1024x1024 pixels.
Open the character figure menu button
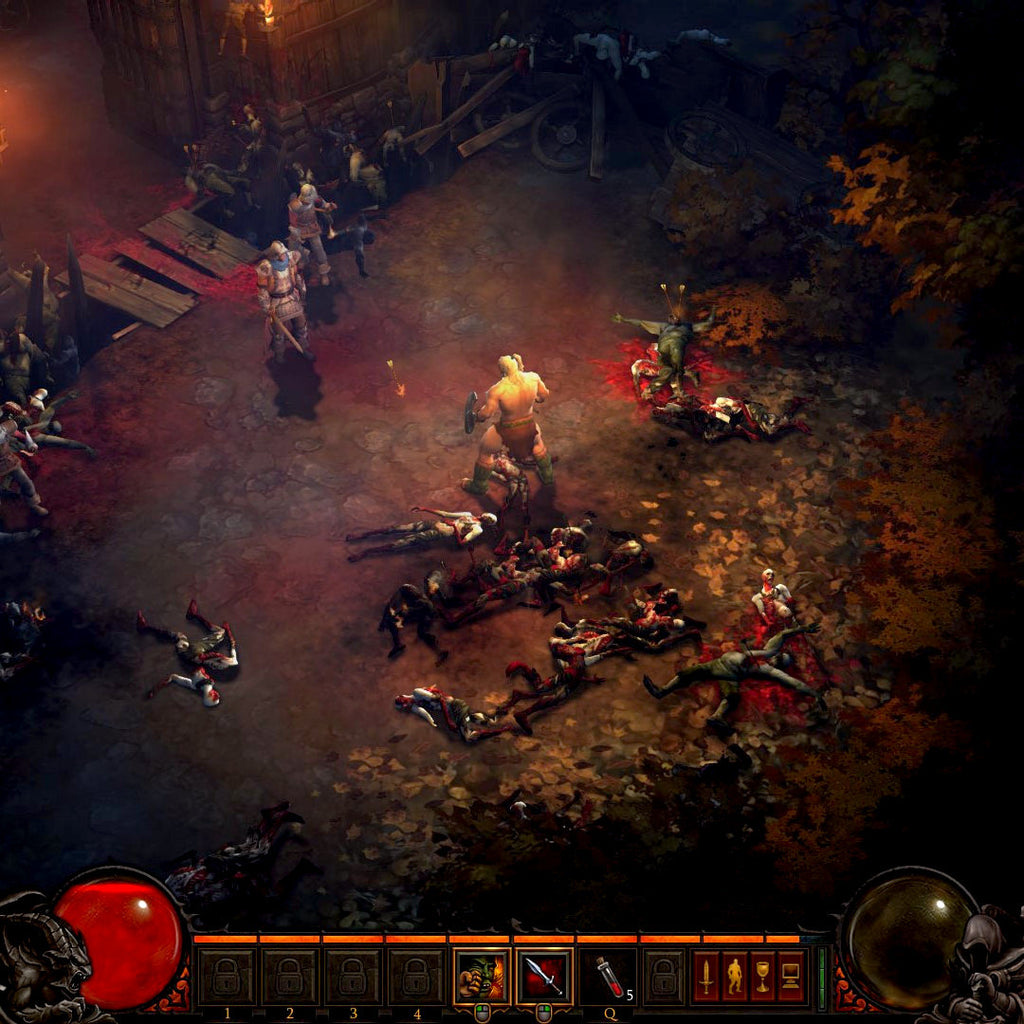[735, 977]
